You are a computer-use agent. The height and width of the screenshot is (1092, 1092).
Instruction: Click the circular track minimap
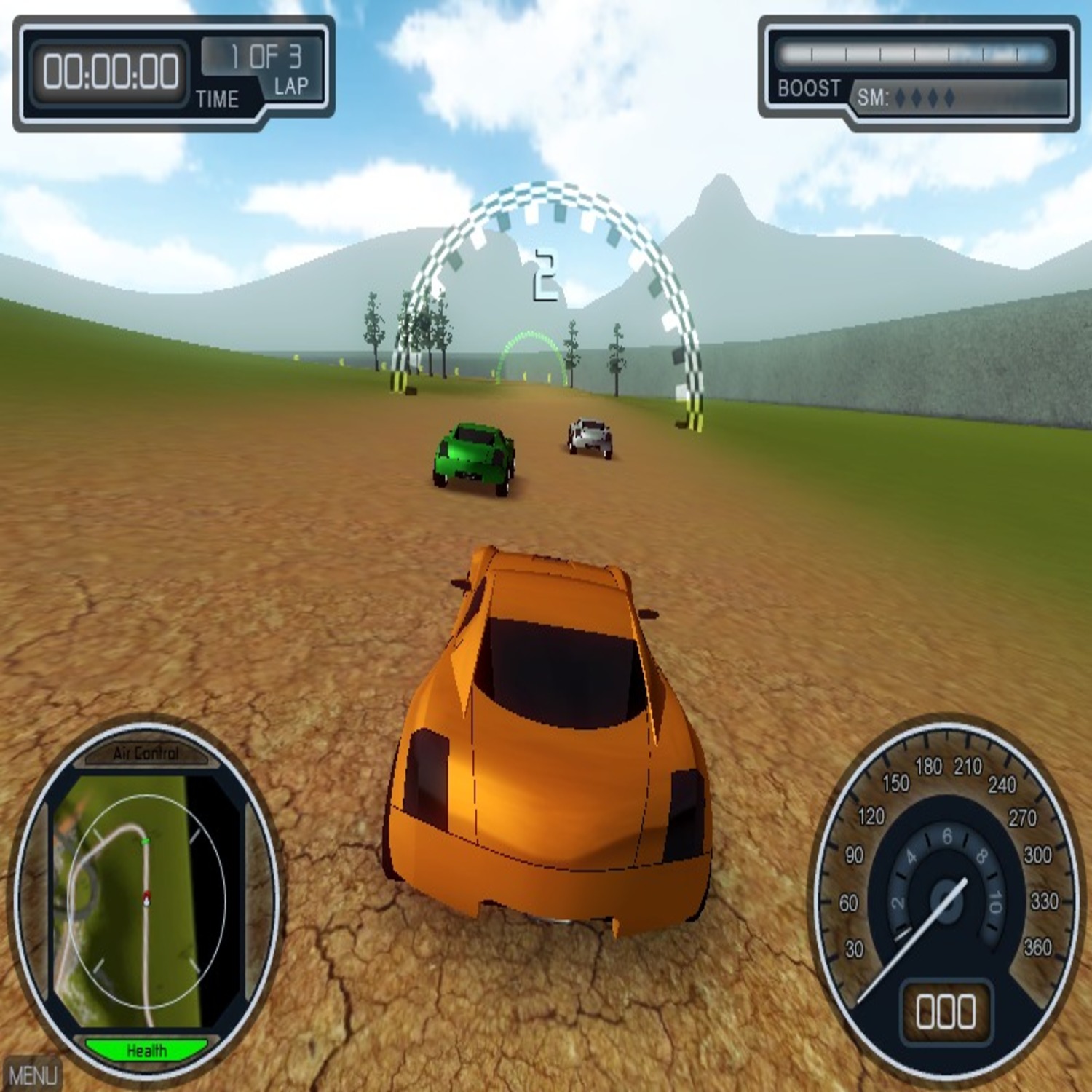[x=144, y=900]
